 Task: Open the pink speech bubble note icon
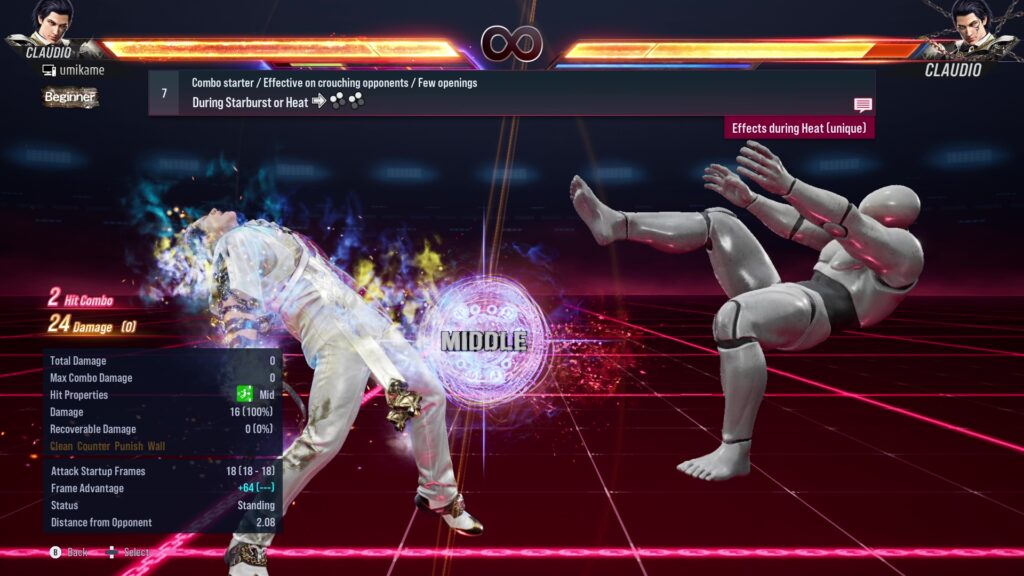(x=862, y=105)
